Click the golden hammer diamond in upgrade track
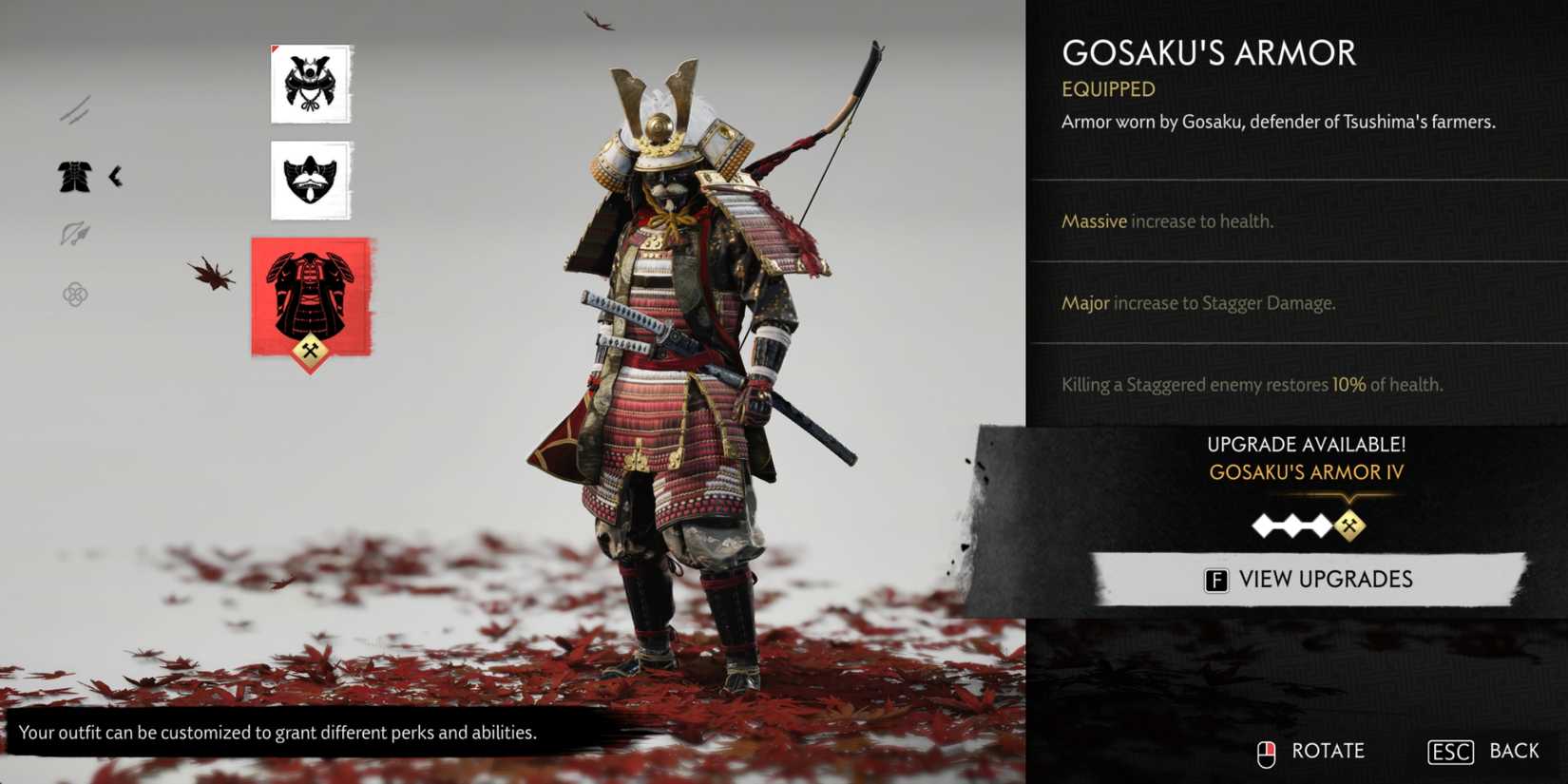The image size is (1568, 784). click(x=1348, y=526)
